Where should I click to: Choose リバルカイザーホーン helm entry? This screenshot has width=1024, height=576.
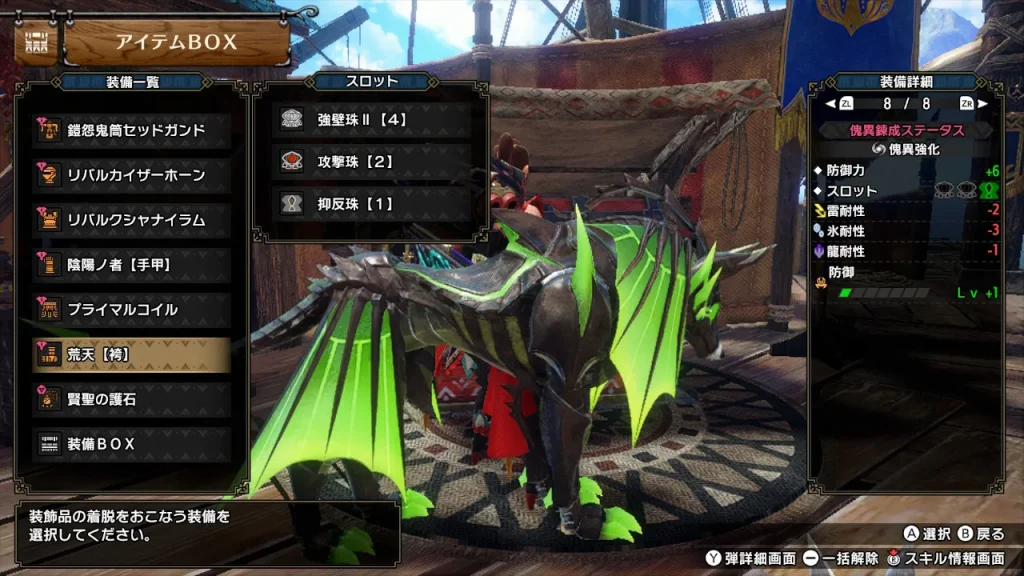[133, 175]
